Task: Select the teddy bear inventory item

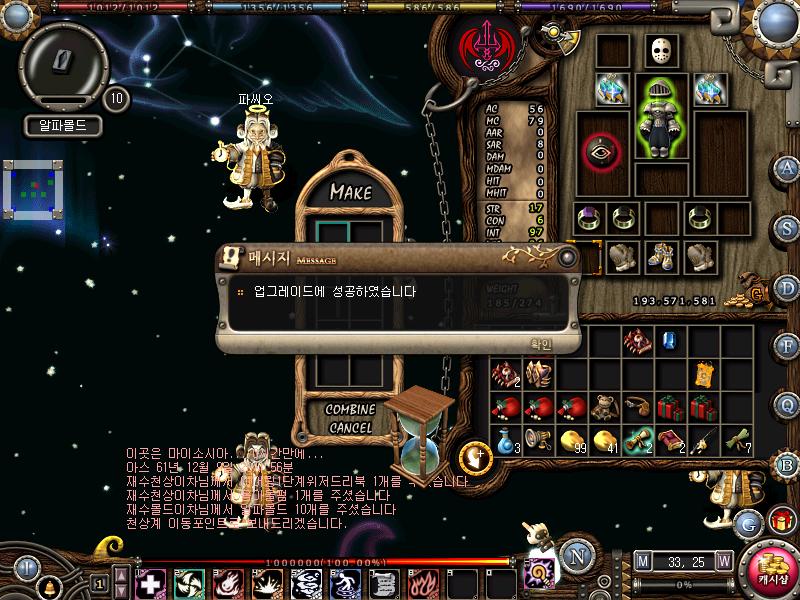Action: click(x=604, y=408)
